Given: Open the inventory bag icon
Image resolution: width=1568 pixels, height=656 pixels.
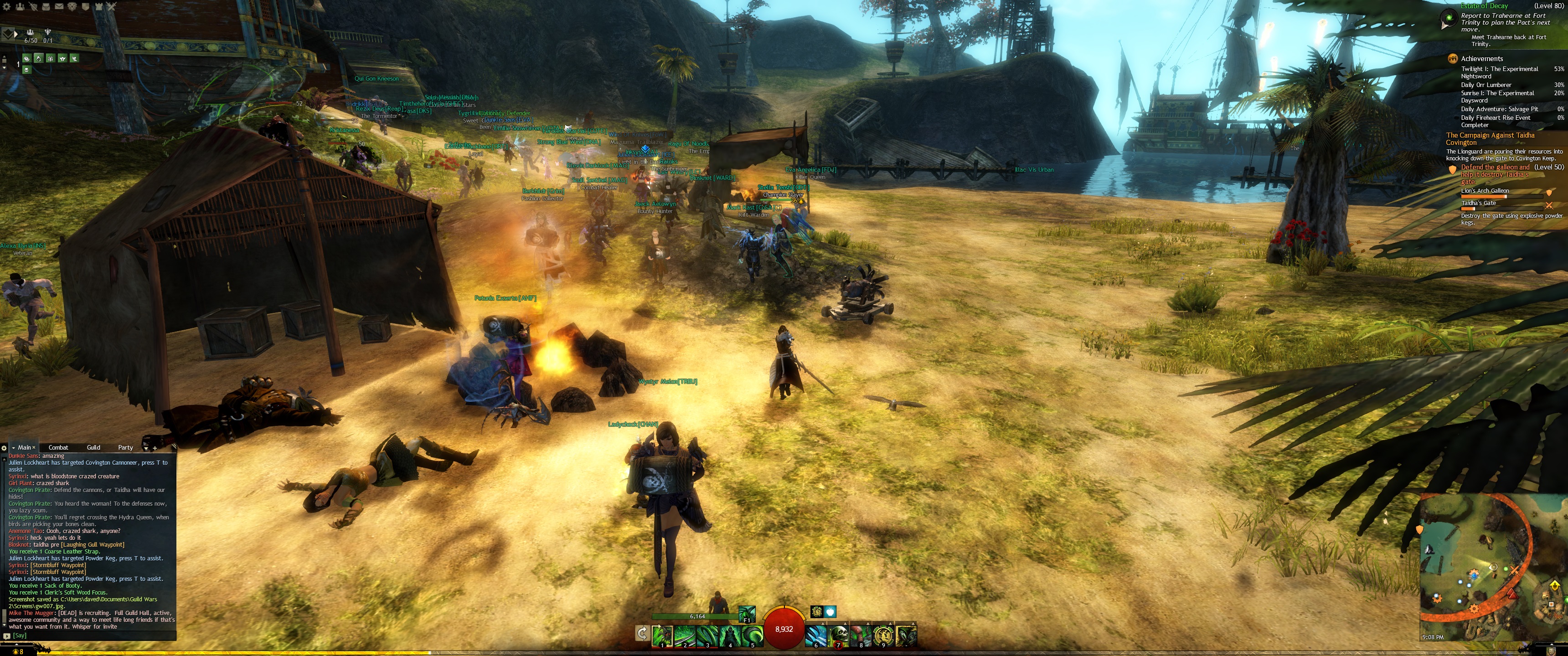Looking at the screenshot, I should [46, 6].
